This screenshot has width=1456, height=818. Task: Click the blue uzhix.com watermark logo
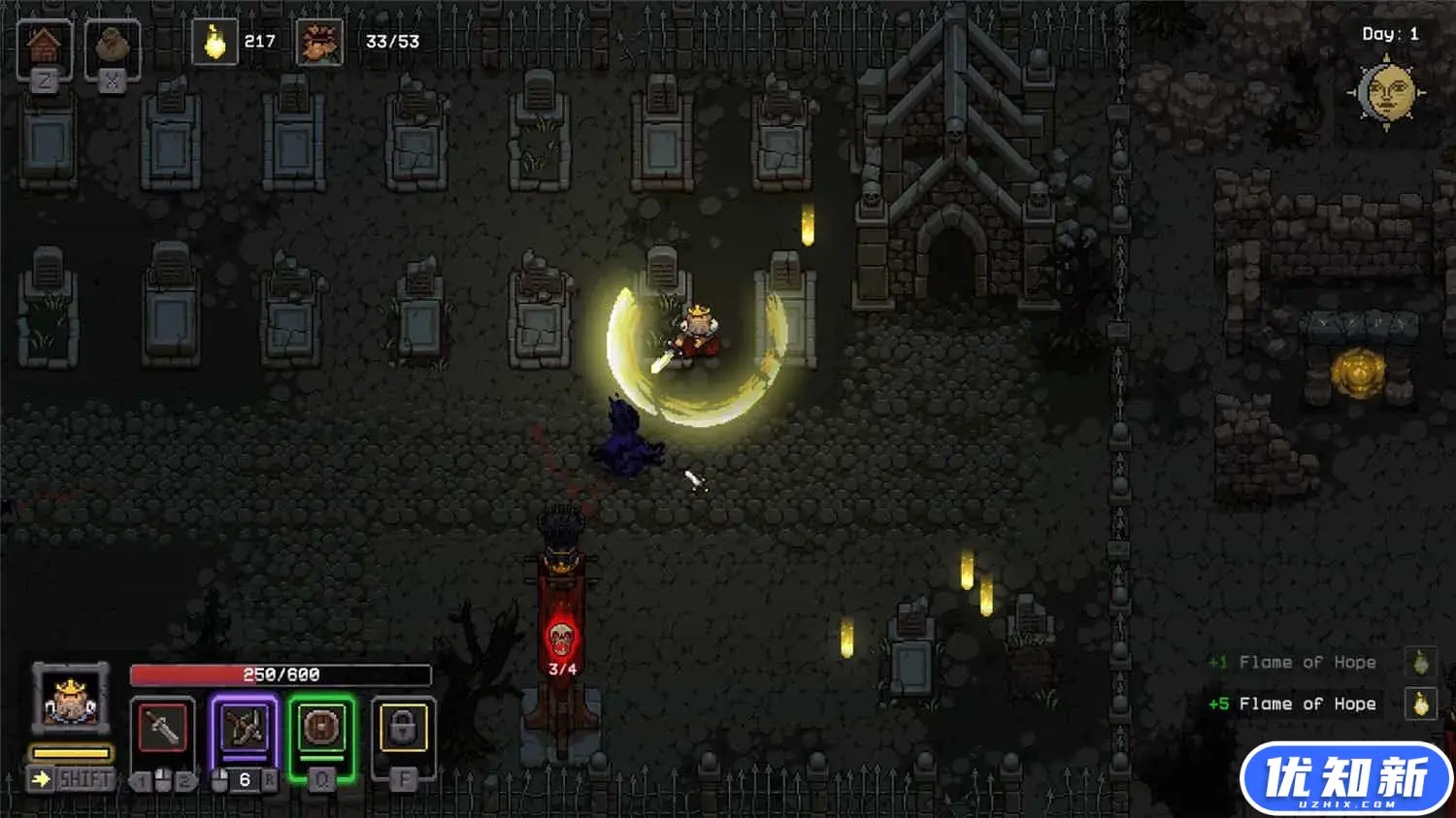point(1345,779)
